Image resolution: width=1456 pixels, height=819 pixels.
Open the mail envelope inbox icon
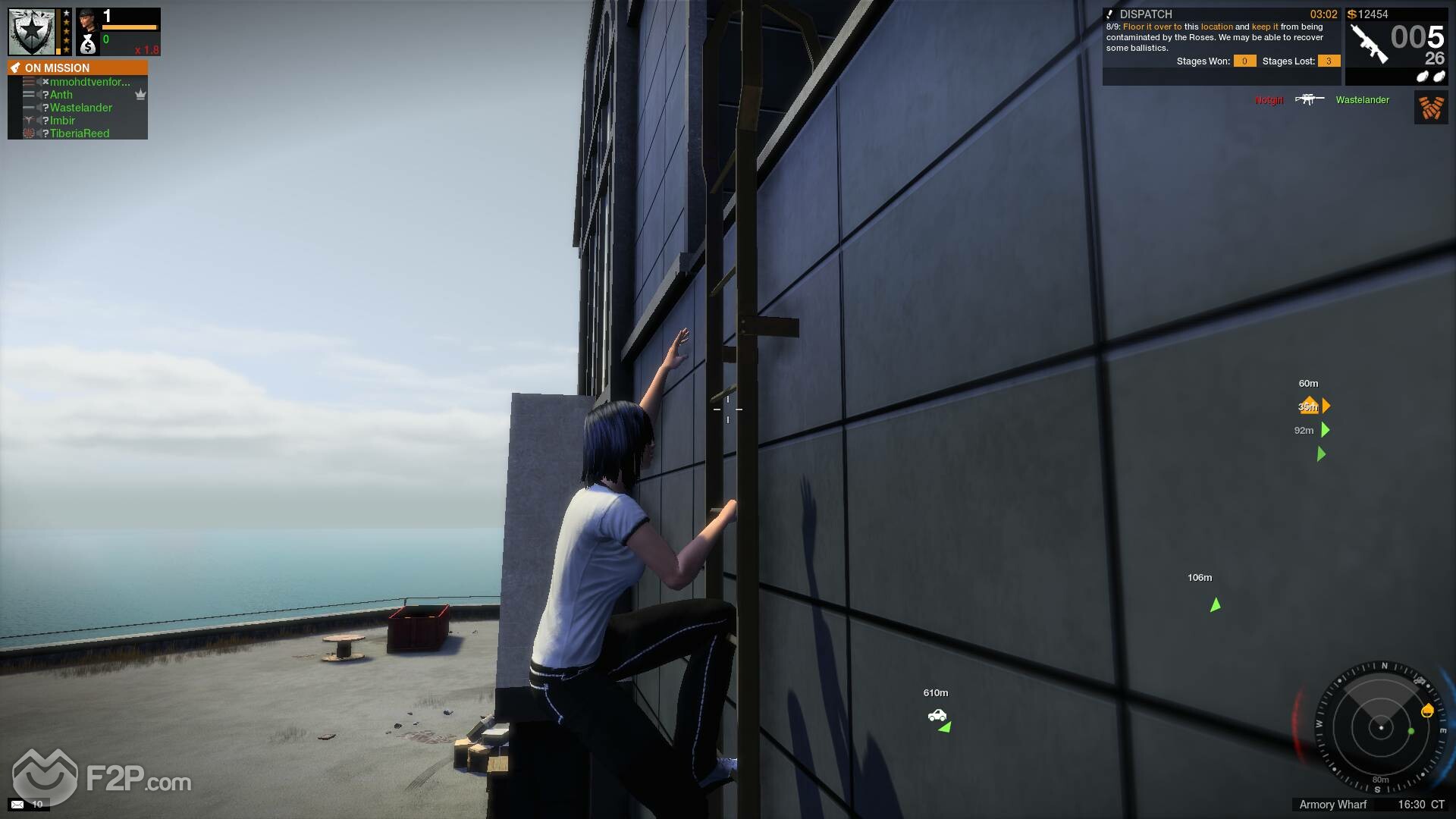click(x=17, y=804)
